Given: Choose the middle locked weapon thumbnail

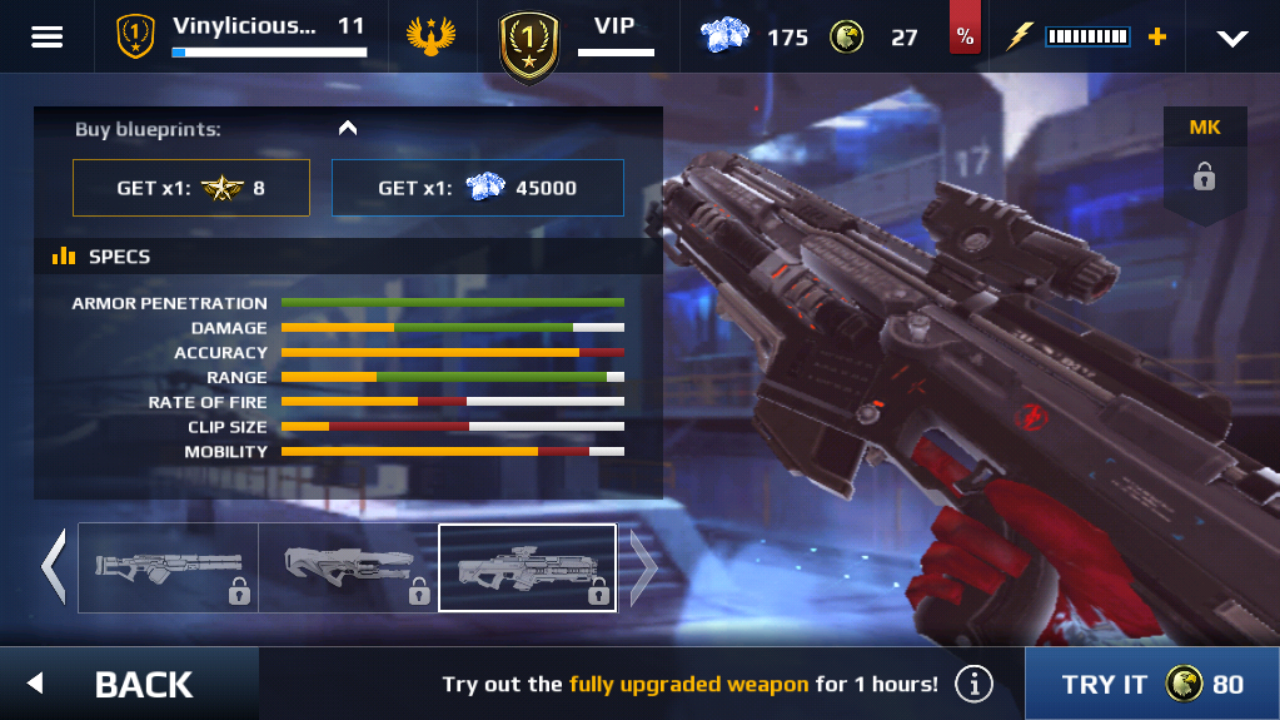Looking at the screenshot, I should pyautogui.click(x=348, y=567).
